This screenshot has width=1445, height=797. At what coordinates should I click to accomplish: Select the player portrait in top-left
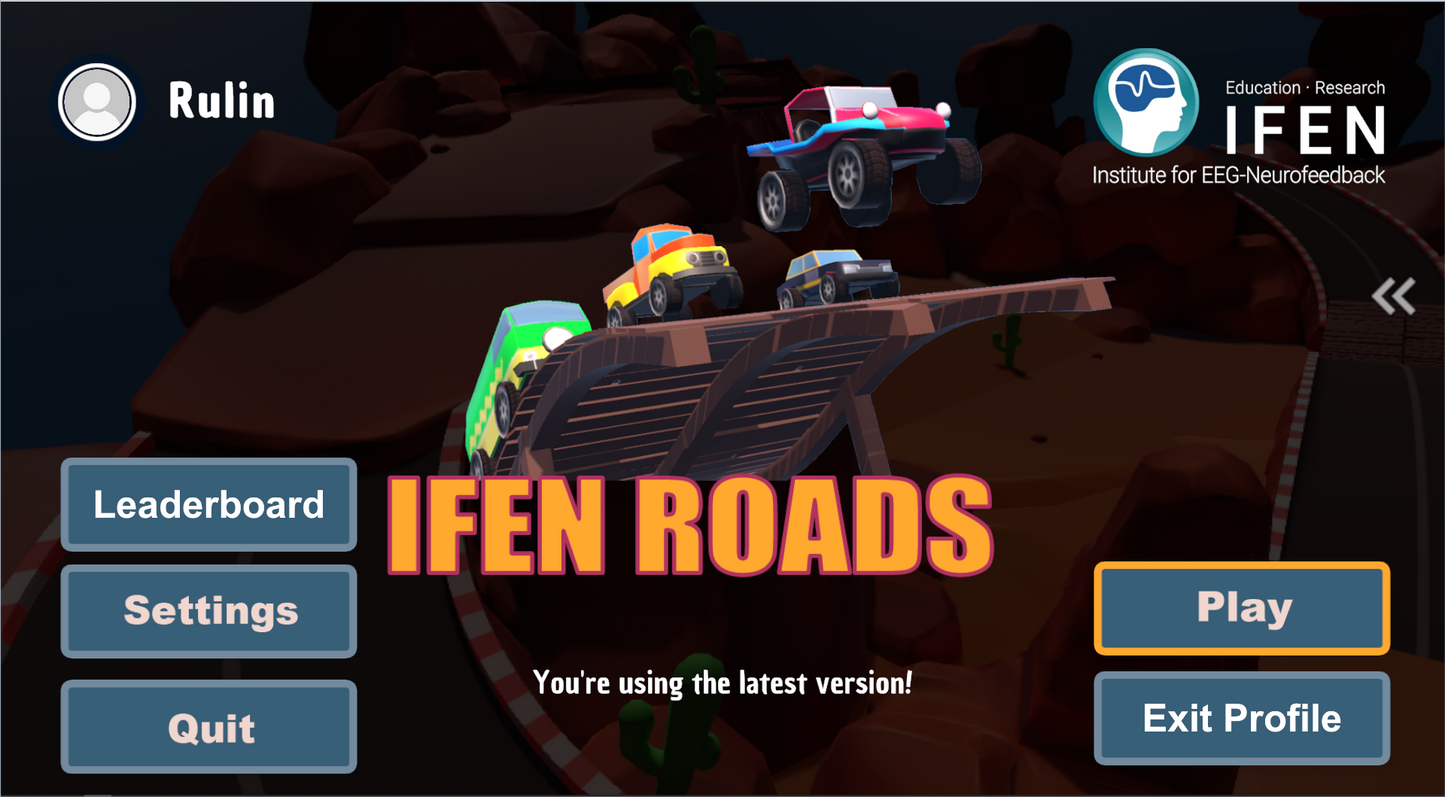pyautogui.click(x=96, y=102)
